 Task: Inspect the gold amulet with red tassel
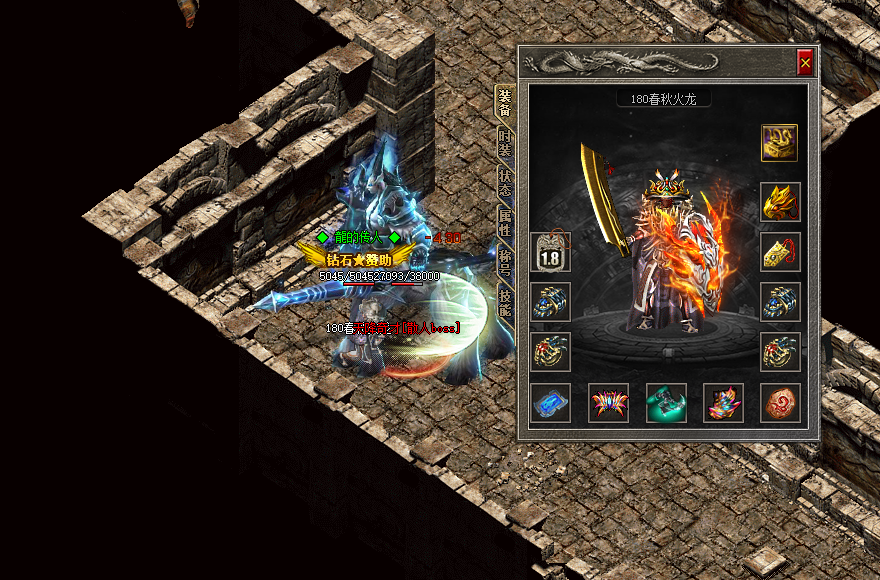[780, 252]
